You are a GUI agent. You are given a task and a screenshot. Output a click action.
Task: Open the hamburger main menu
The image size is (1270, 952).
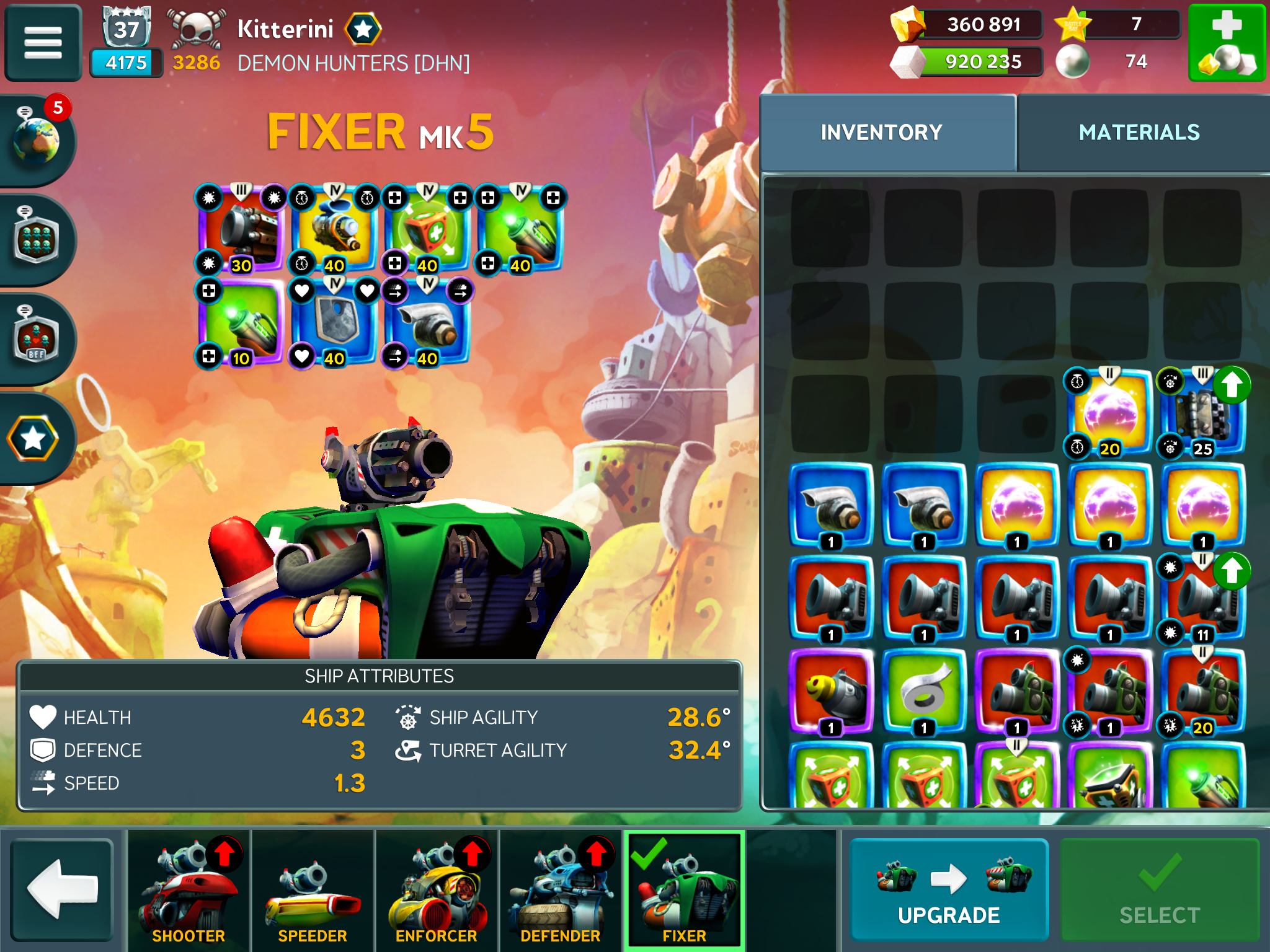(x=43, y=43)
